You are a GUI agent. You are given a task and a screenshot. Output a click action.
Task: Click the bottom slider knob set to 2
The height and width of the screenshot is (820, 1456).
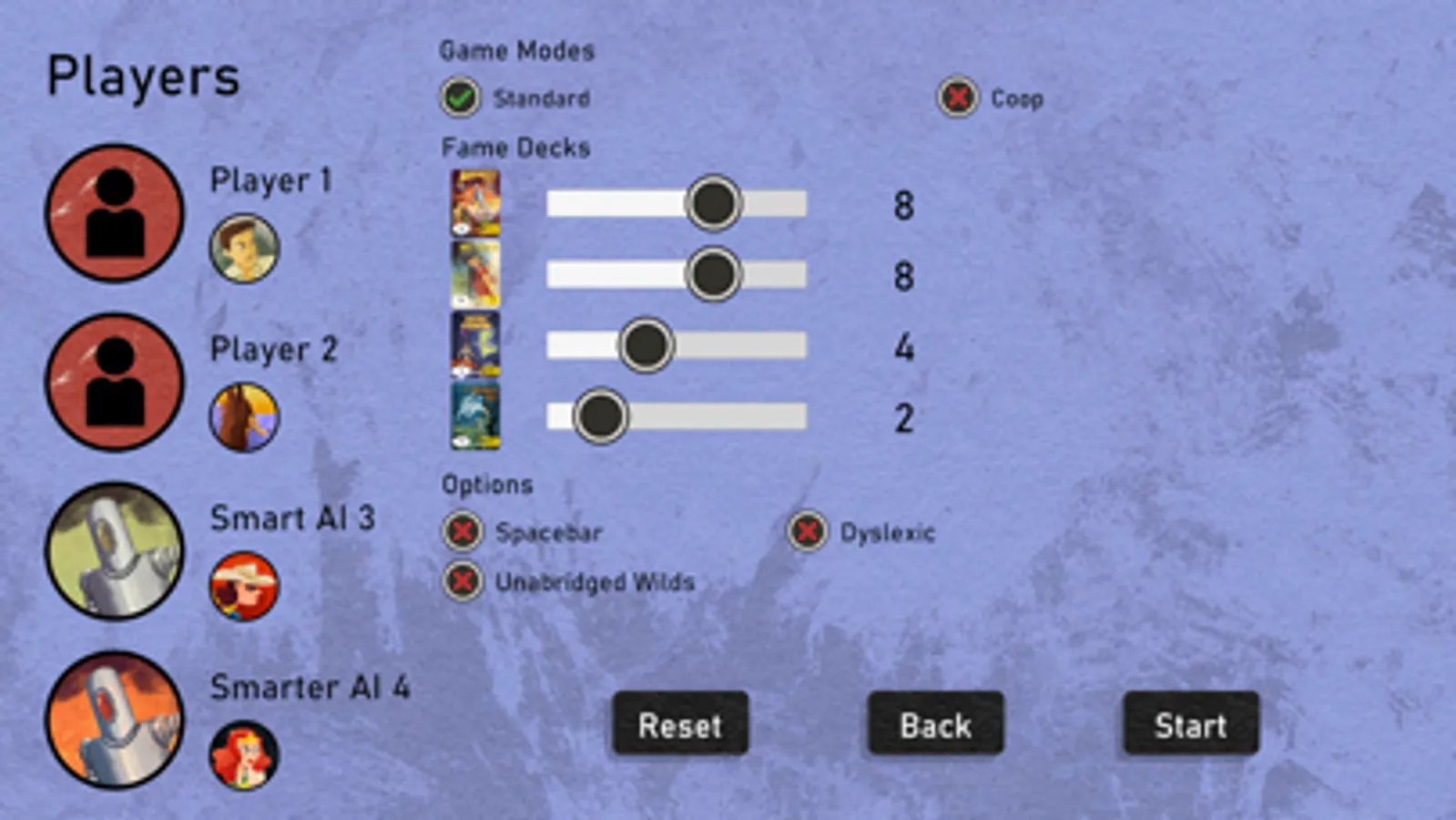click(600, 415)
